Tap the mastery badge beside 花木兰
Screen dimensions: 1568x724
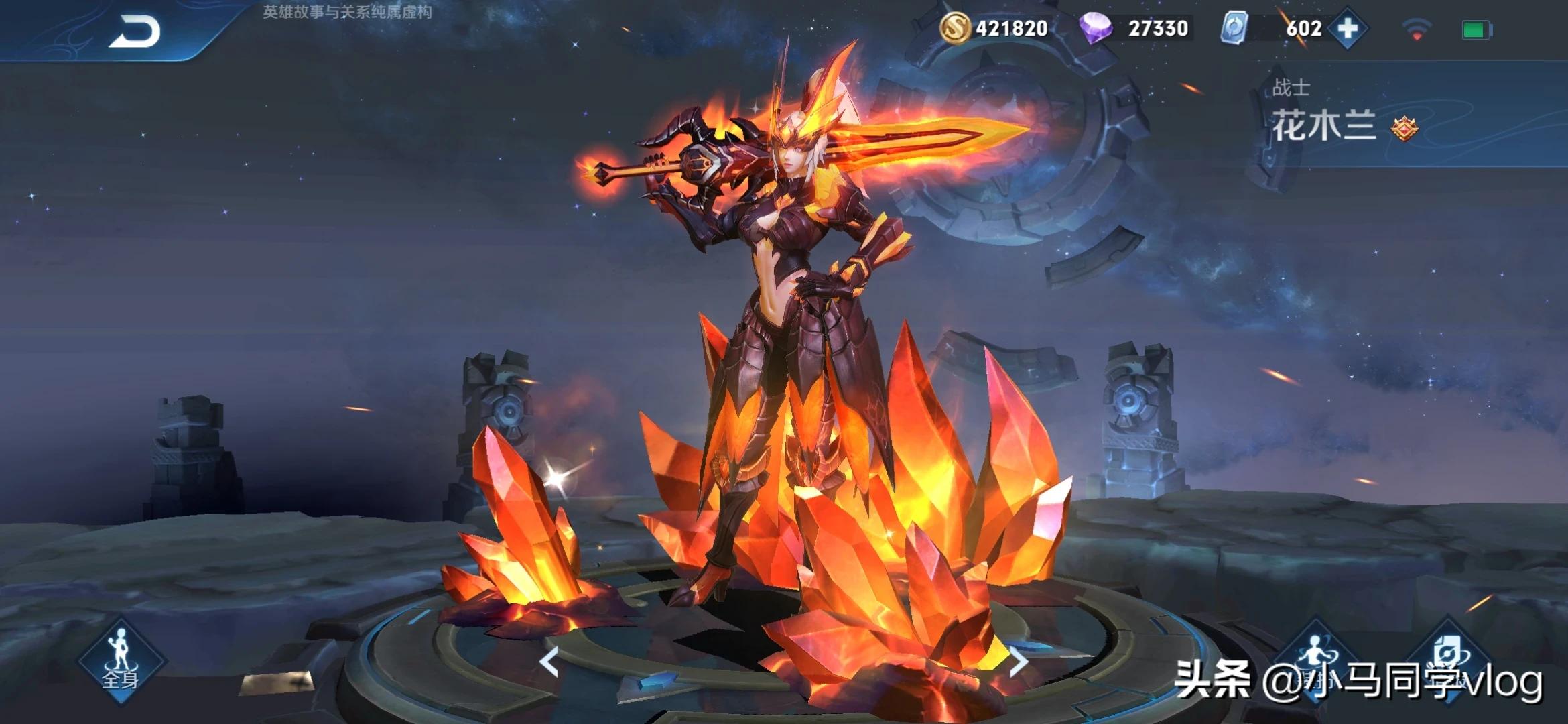click(x=1404, y=128)
